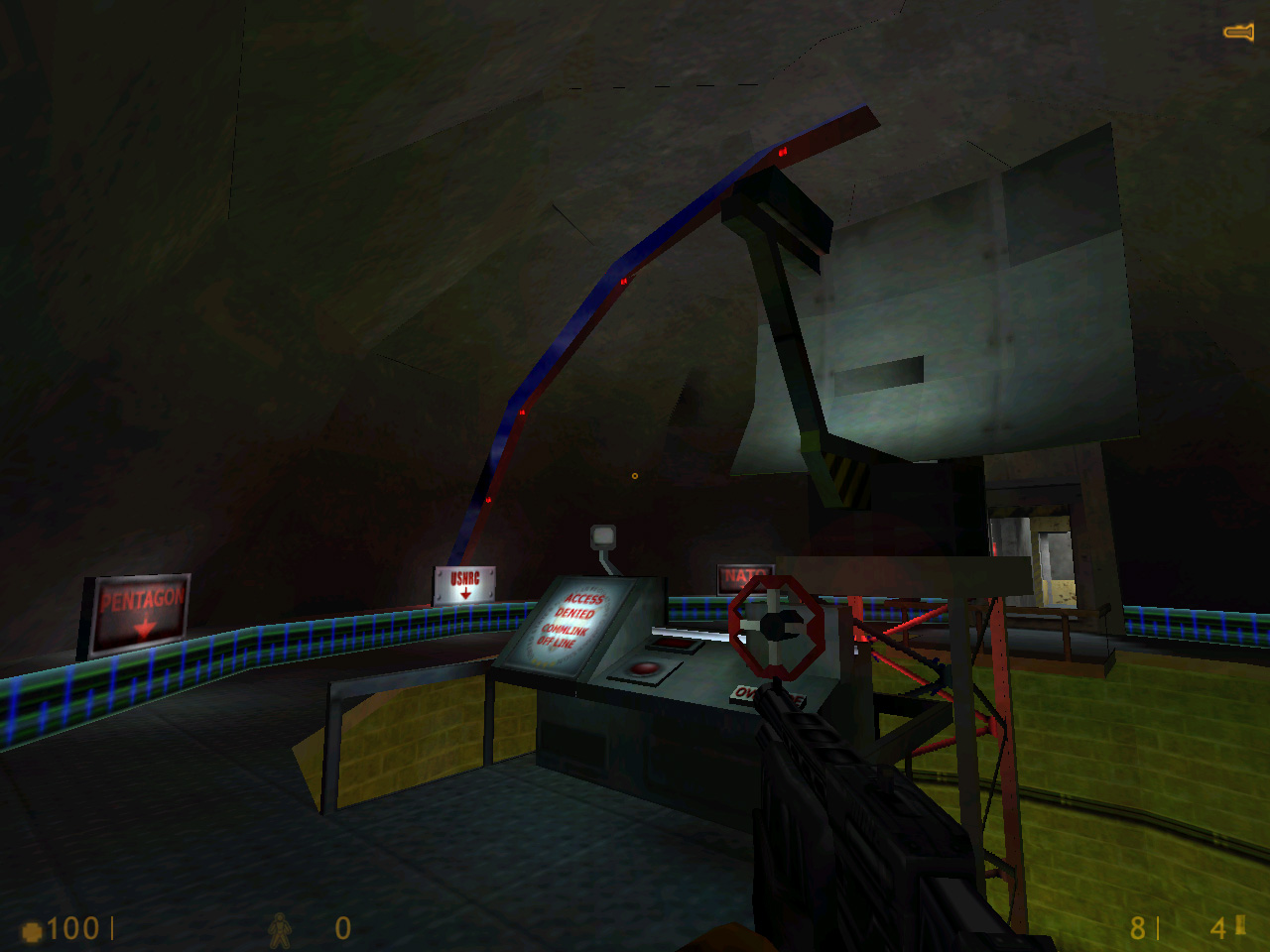
Task: Click the crosshair dot in screen center
Action: coord(634,474)
